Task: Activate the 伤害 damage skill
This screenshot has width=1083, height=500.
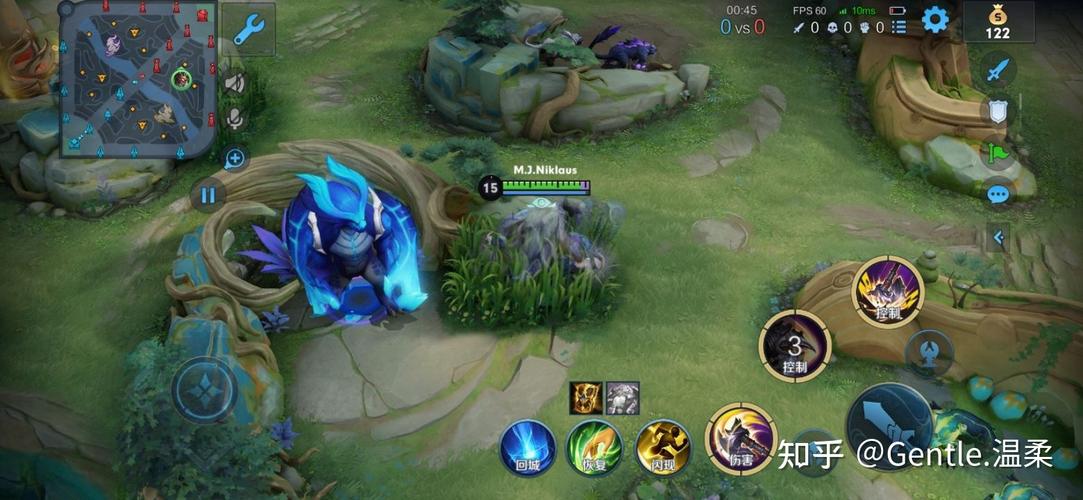Action: pyautogui.click(x=741, y=439)
